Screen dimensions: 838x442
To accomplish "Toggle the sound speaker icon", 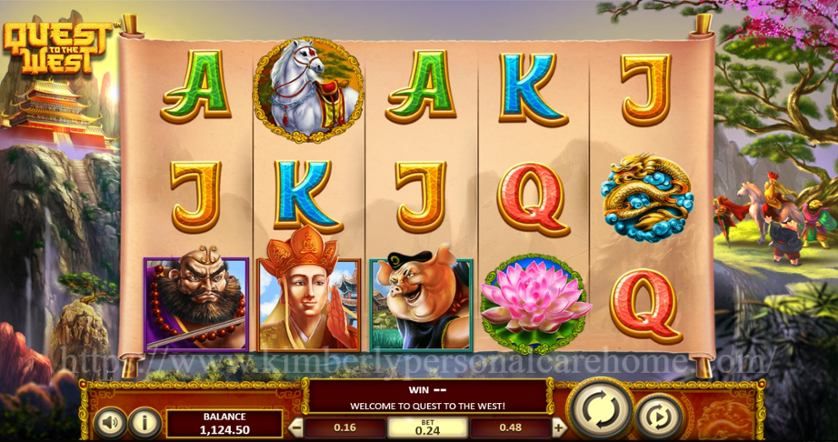I will [111, 421].
